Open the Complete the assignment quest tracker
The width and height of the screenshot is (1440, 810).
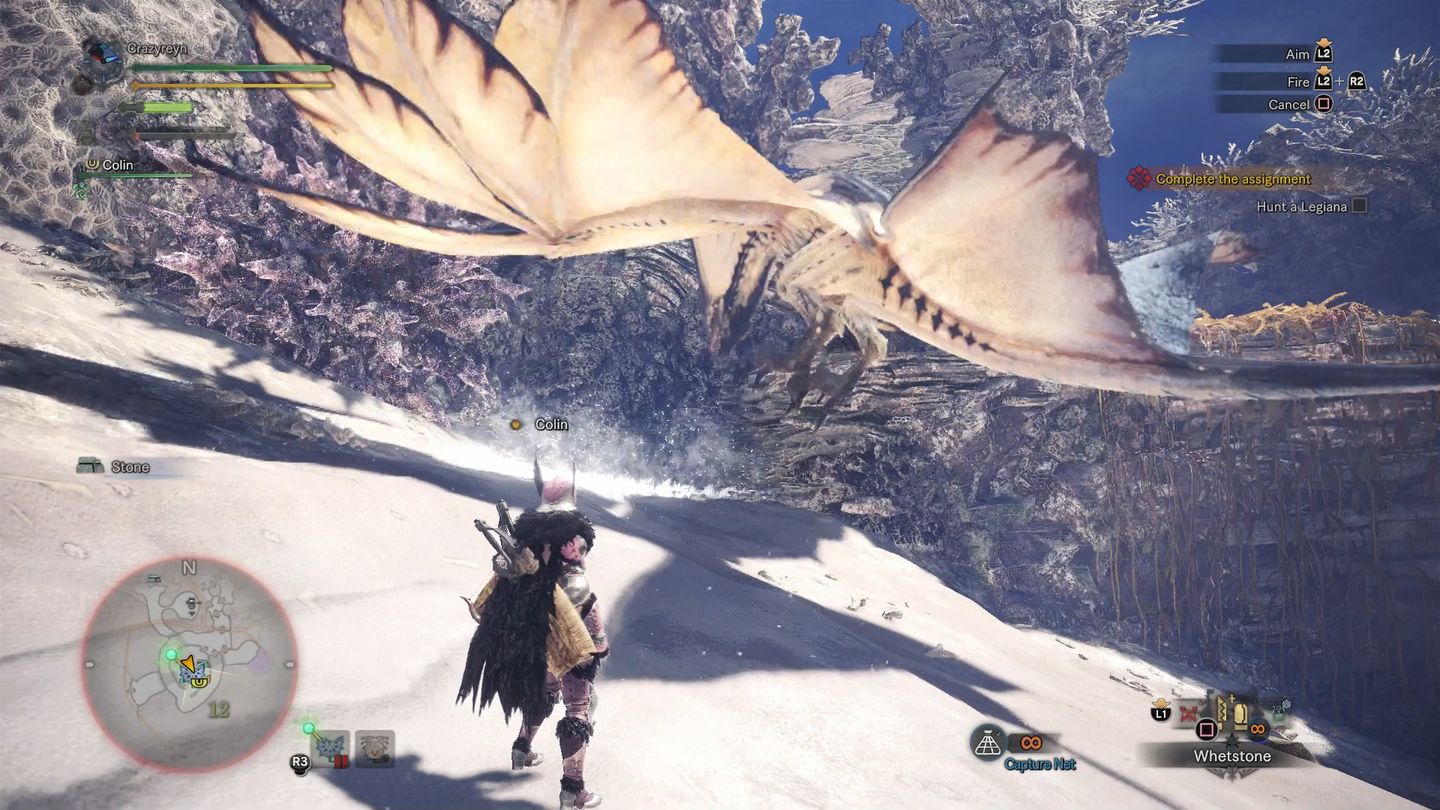coord(1232,180)
